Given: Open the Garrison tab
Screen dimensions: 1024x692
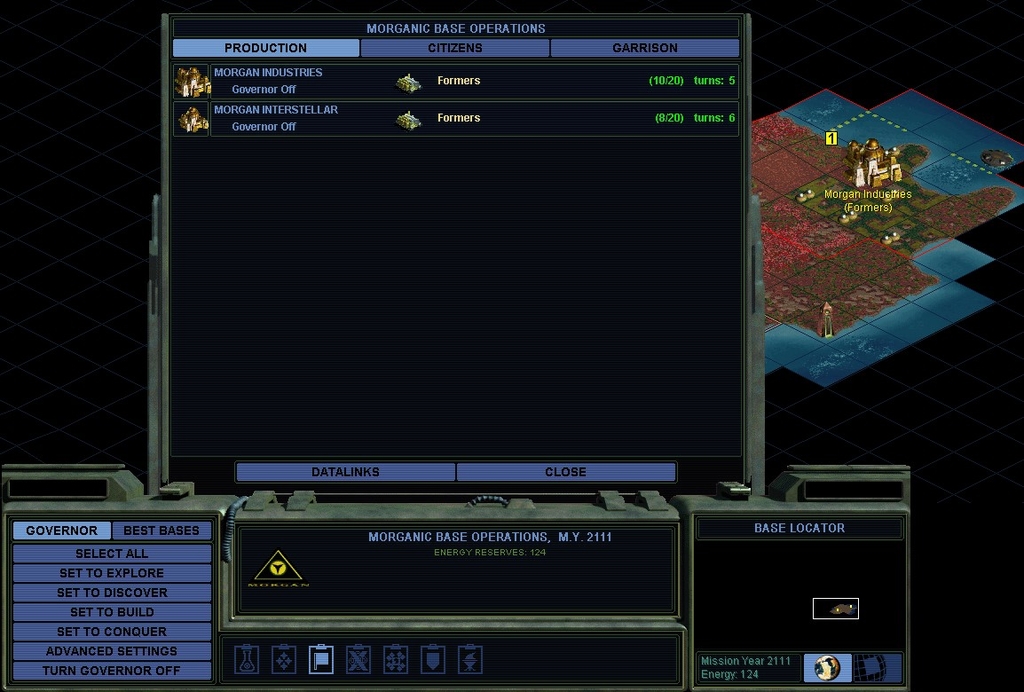Looking at the screenshot, I should [645, 48].
